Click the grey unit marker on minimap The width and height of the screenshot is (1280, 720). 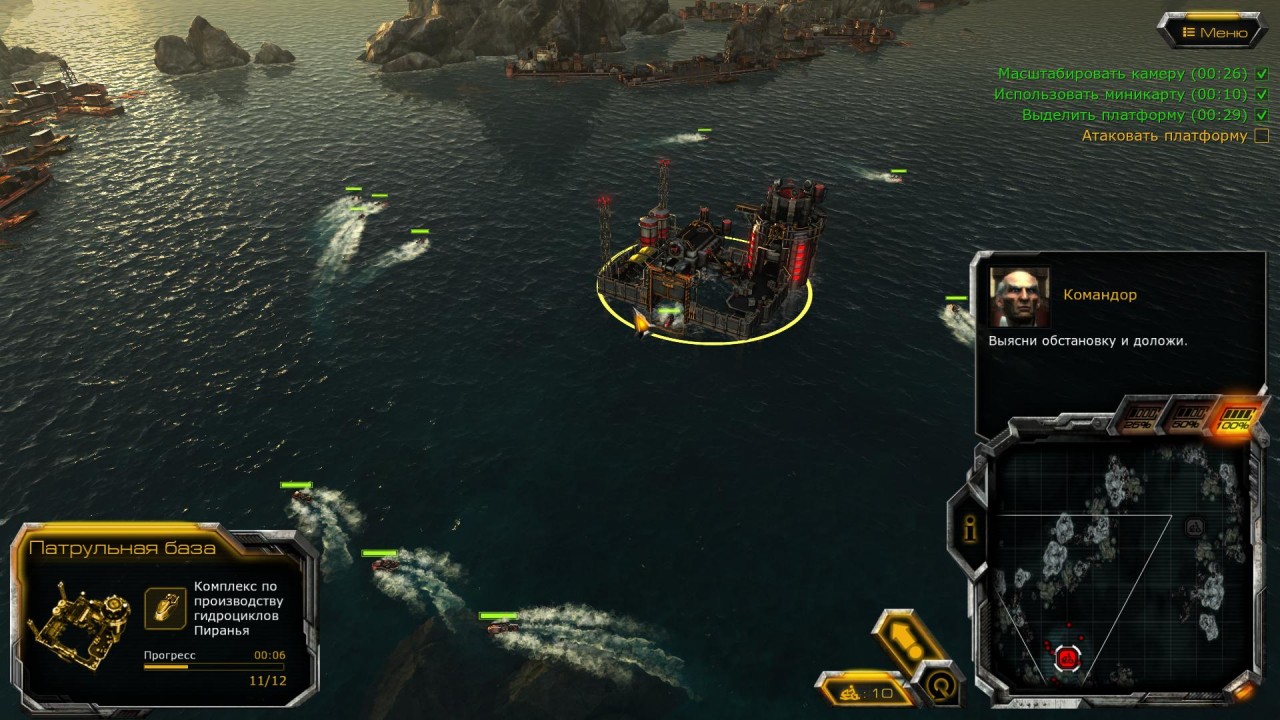click(1193, 527)
